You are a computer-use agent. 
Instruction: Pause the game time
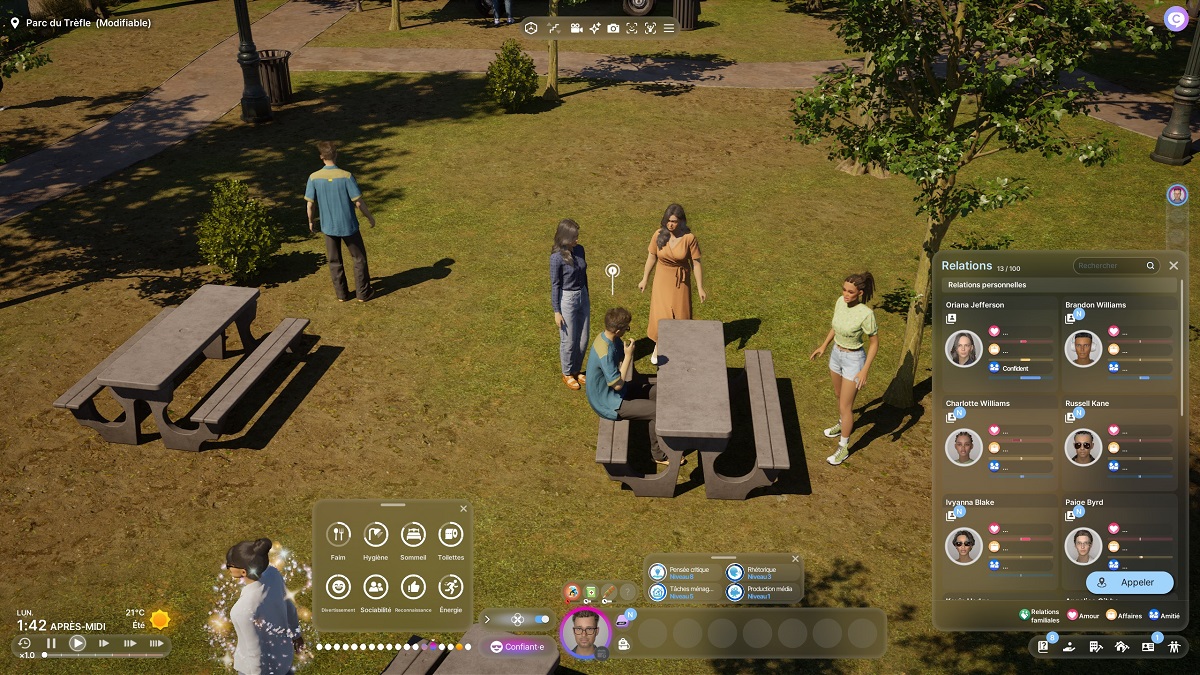tap(51, 644)
